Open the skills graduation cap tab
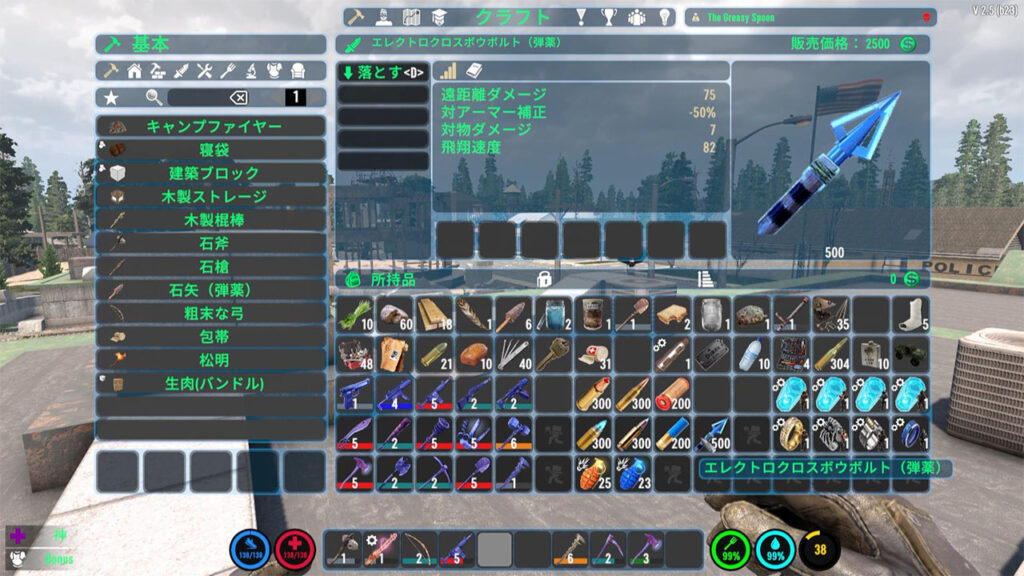 [x=438, y=17]
